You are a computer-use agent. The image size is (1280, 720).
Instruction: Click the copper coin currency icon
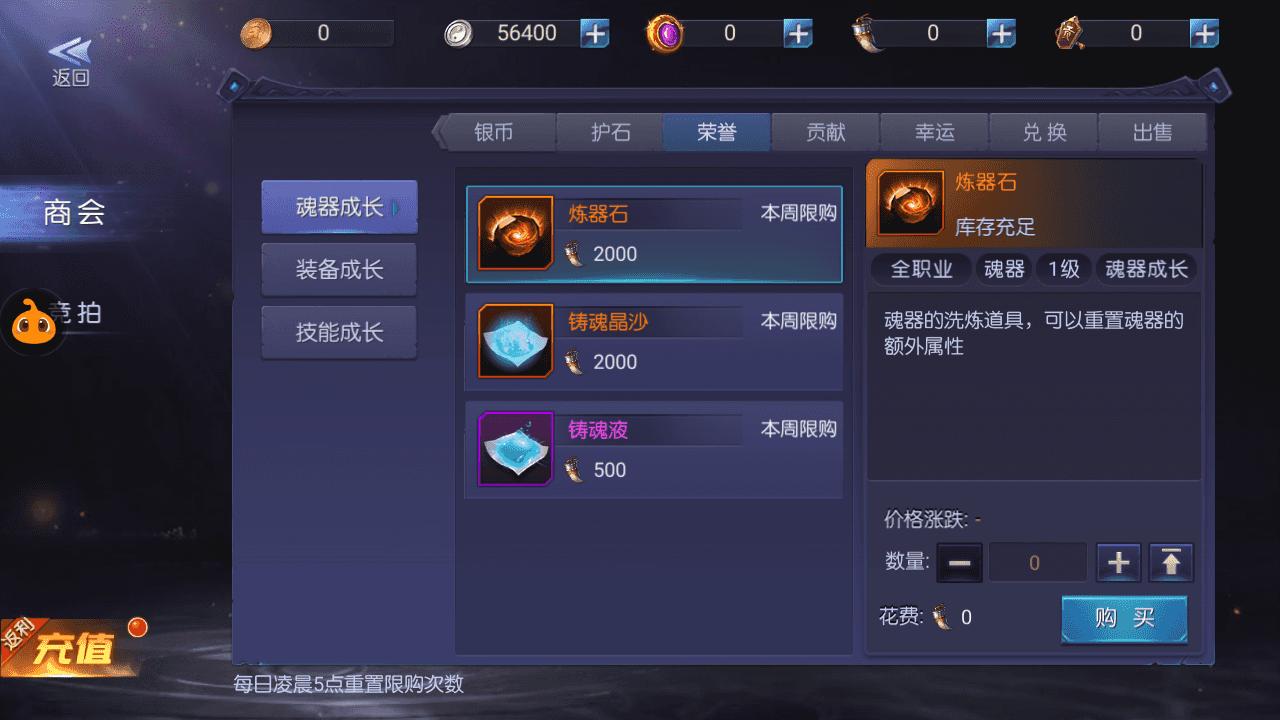(257, 32)
